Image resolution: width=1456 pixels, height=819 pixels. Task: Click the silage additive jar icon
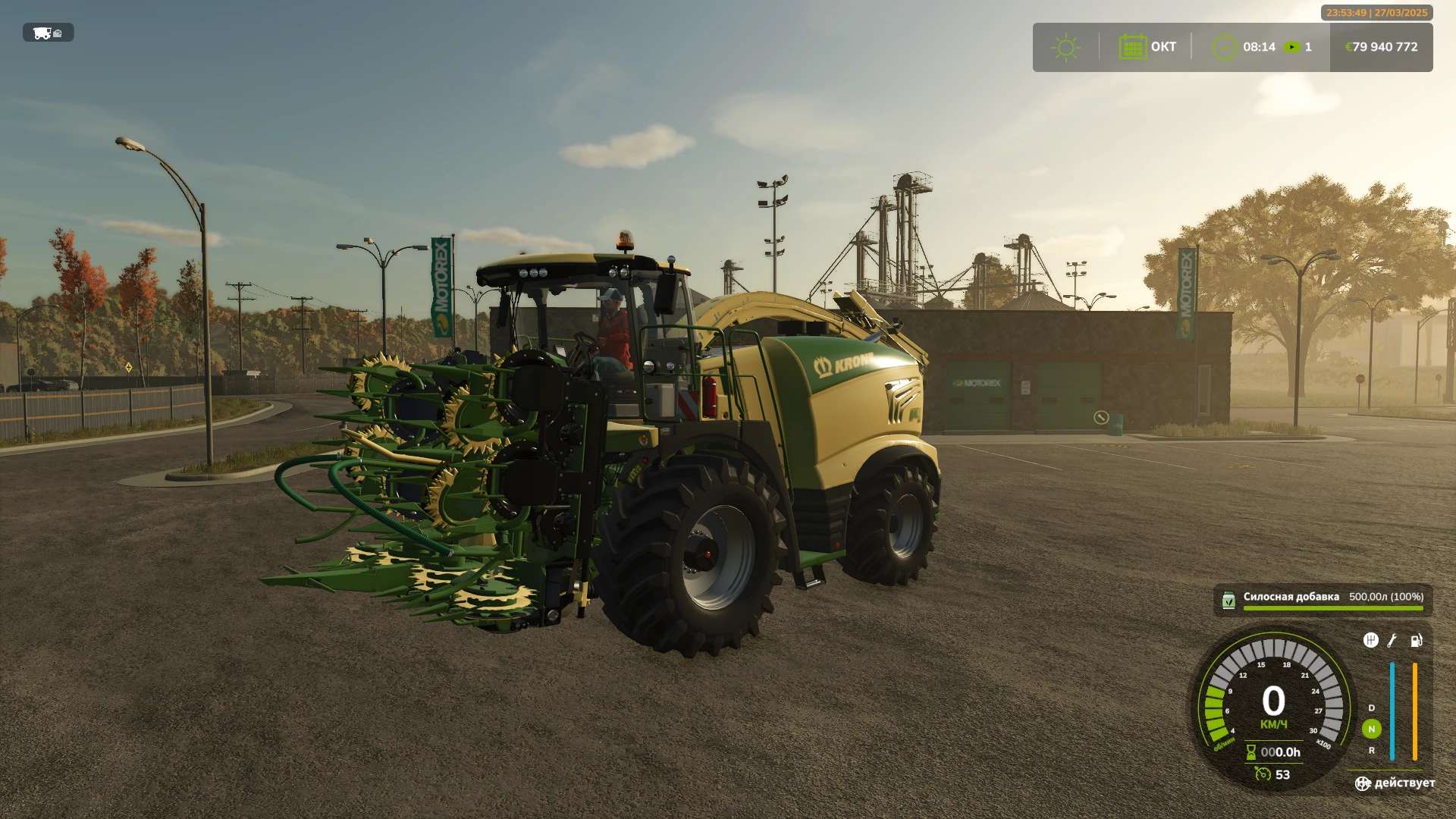(1228, 601)
